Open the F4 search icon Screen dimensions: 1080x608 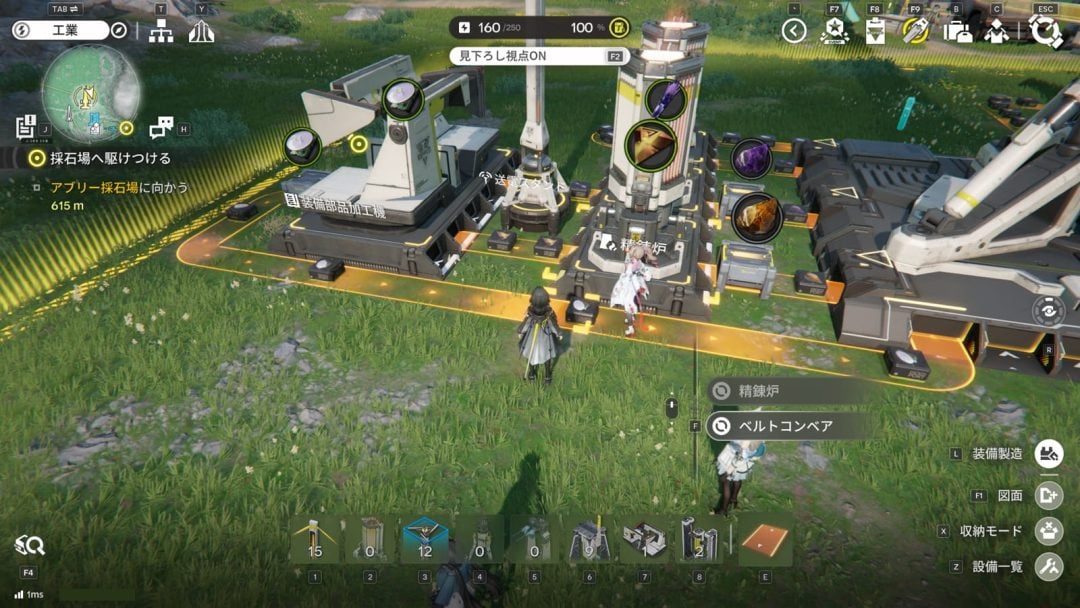coord(29,546)
